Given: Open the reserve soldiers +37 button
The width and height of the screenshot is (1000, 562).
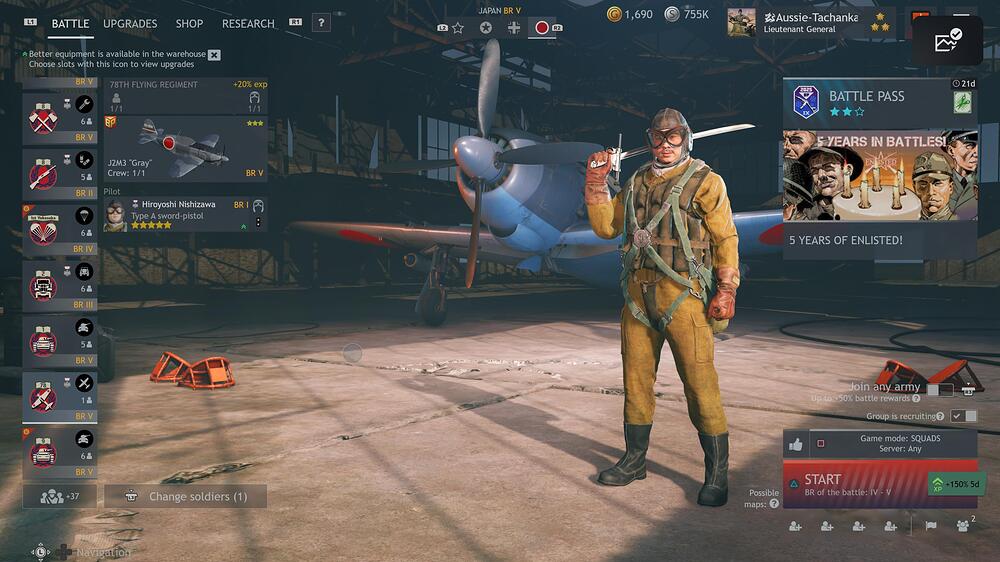Looking at the screenshot, I should point(59,496).
